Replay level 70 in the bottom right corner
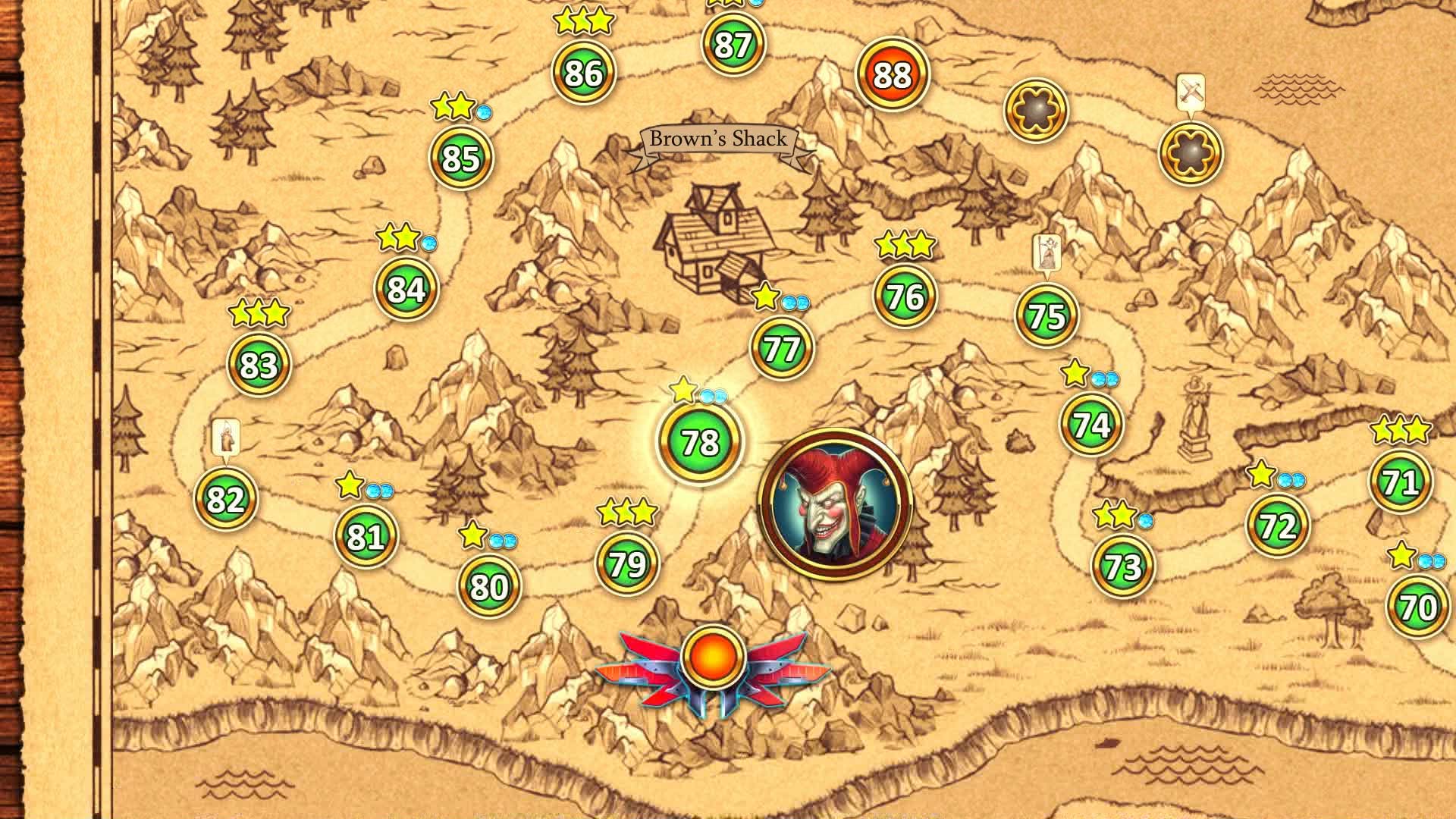 (x=1420, y=604)
